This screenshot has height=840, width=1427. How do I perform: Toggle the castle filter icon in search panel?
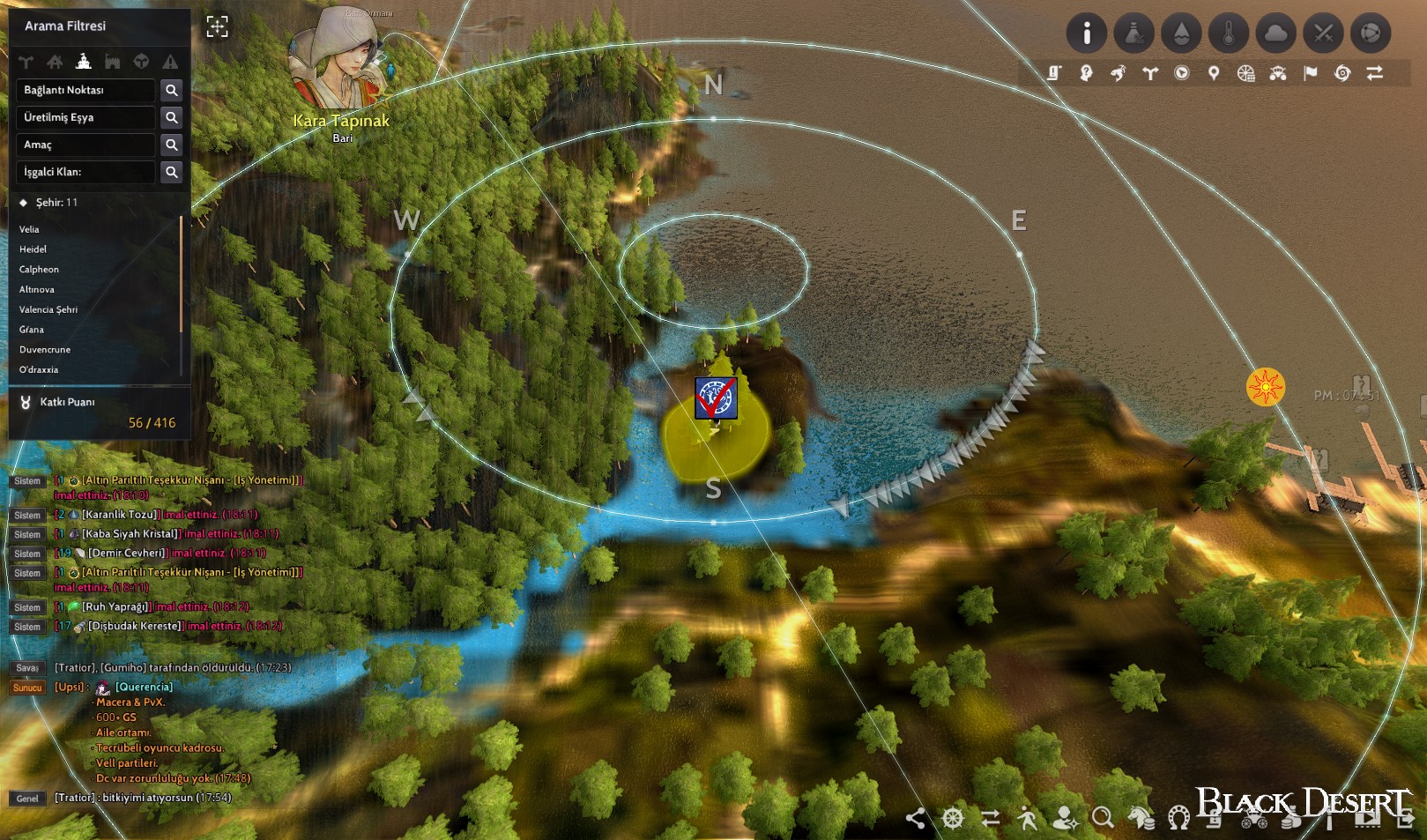point(112,62)
